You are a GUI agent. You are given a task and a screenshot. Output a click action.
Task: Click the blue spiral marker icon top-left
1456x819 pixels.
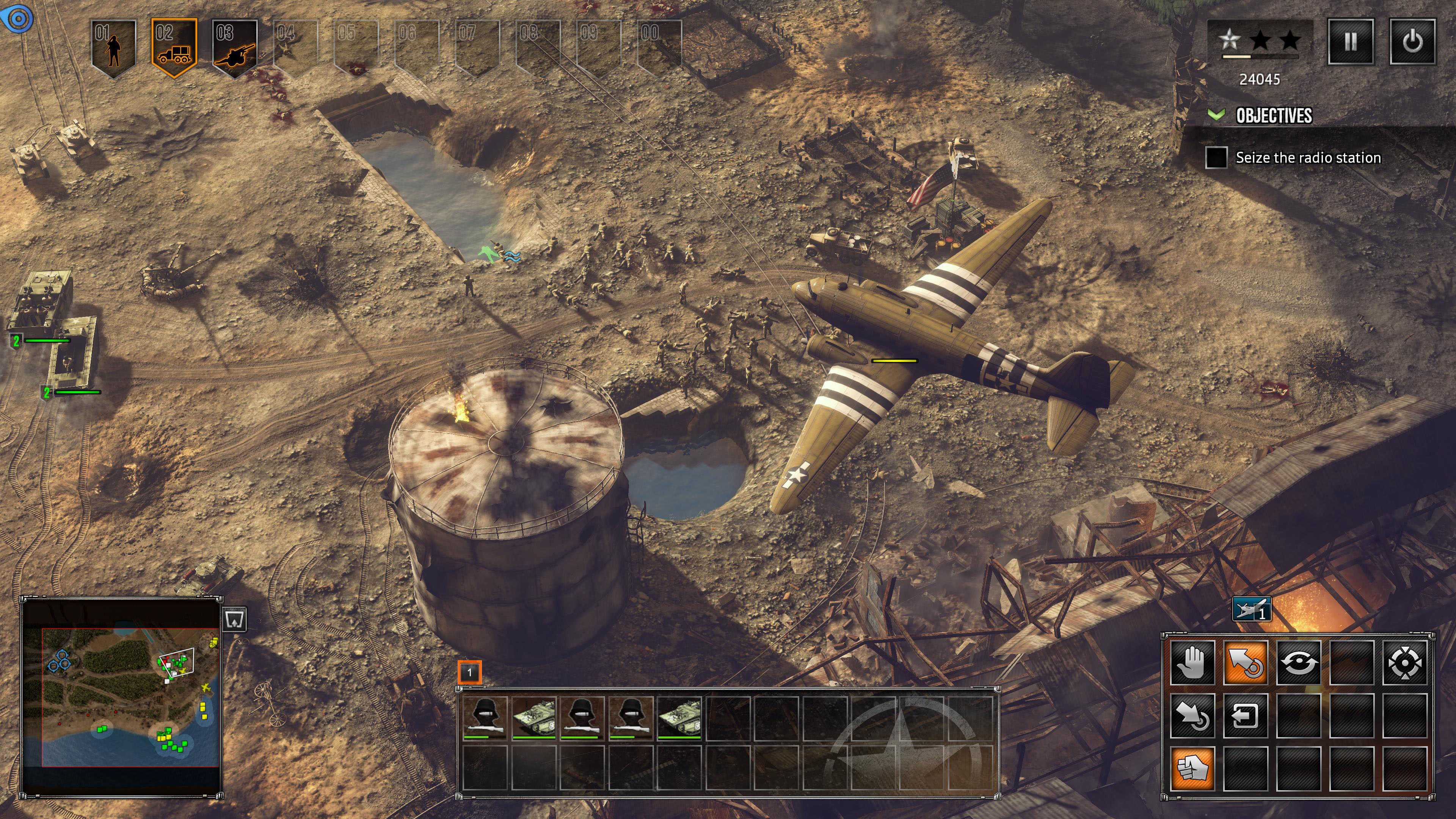click(x=19, y=19)
